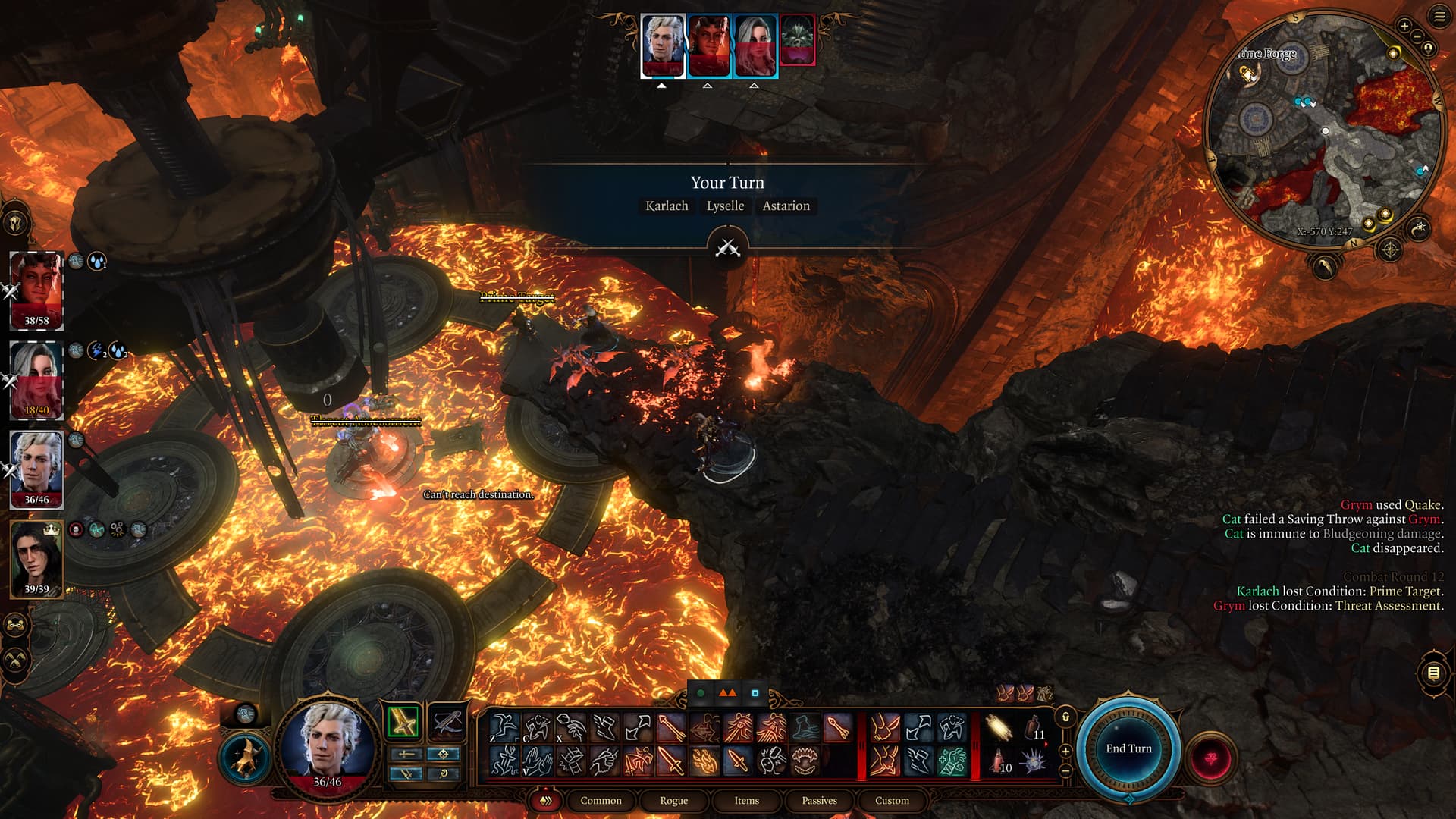Switch to the Passives tab
Image resolution: width=1456 pixels, height=819 pixels.
coord(819,800)
